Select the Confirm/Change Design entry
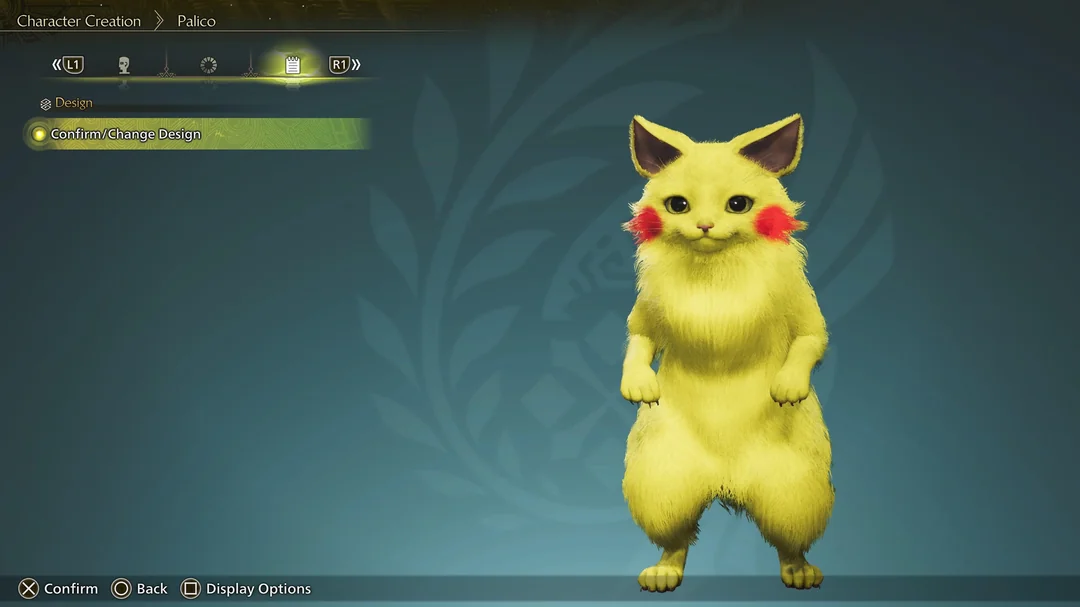 tap(126, 134)
